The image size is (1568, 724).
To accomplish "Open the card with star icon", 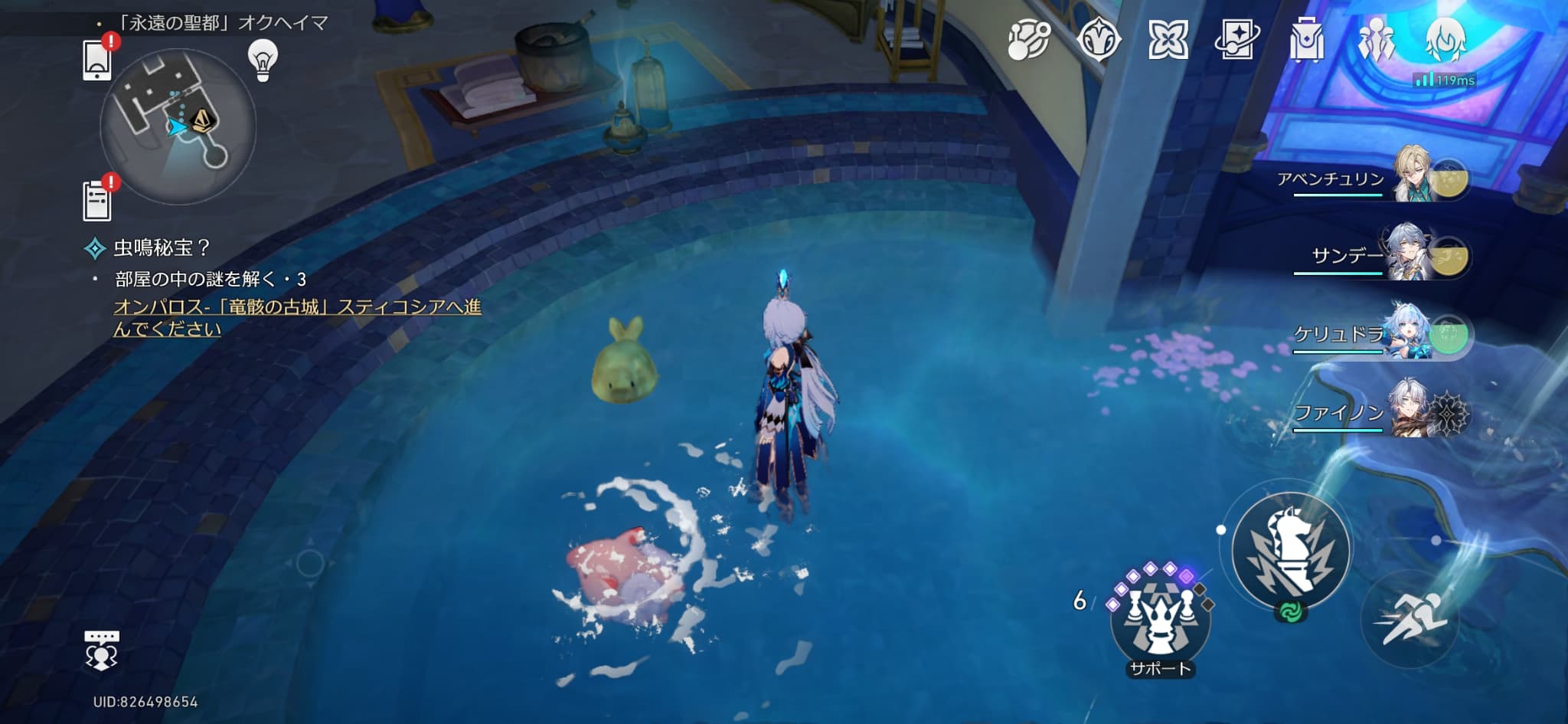I will [1236, 40].
